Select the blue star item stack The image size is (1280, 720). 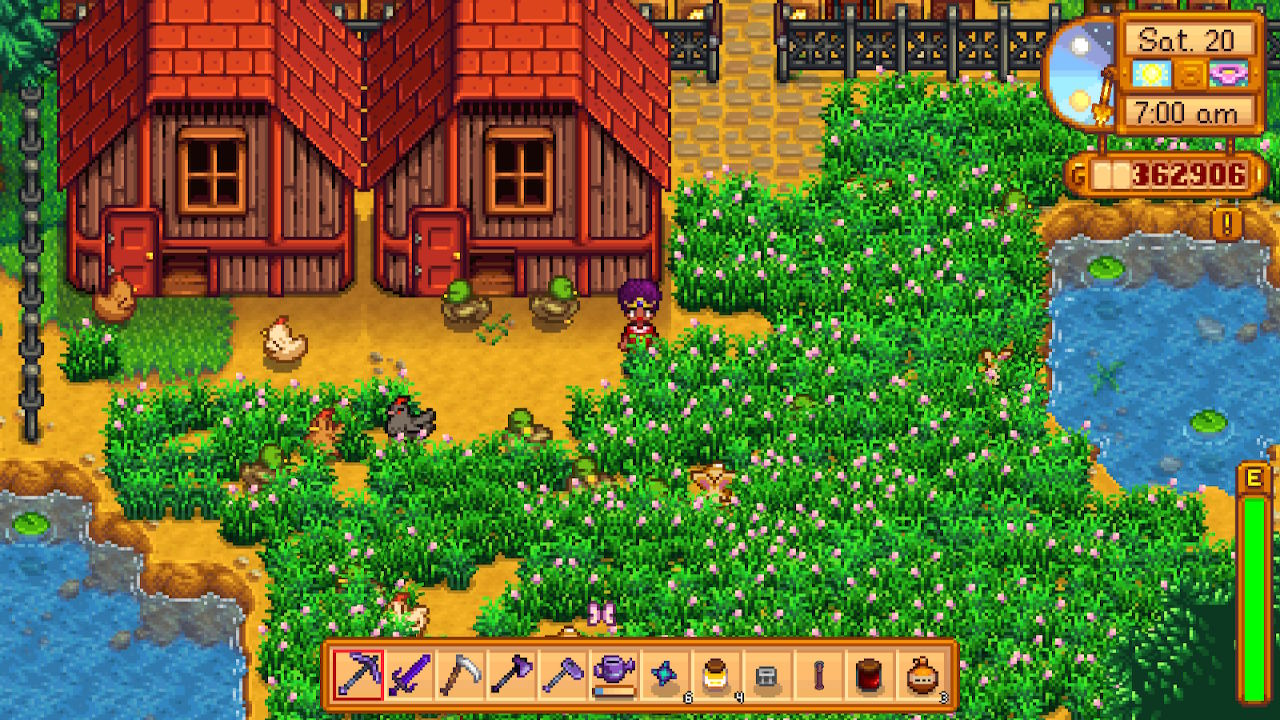click(665, 675)
